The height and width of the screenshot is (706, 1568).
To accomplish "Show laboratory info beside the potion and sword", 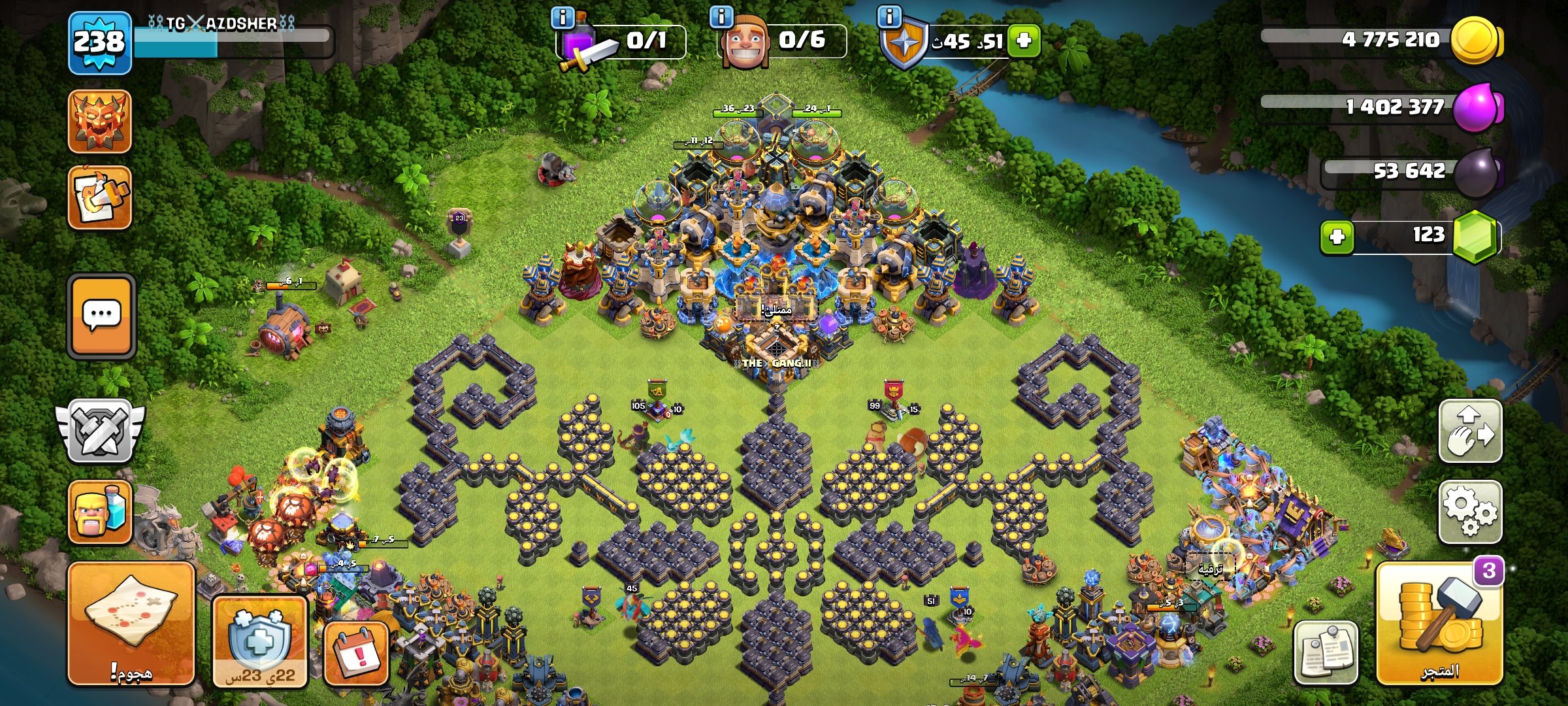I will click(x=563, y=17).
